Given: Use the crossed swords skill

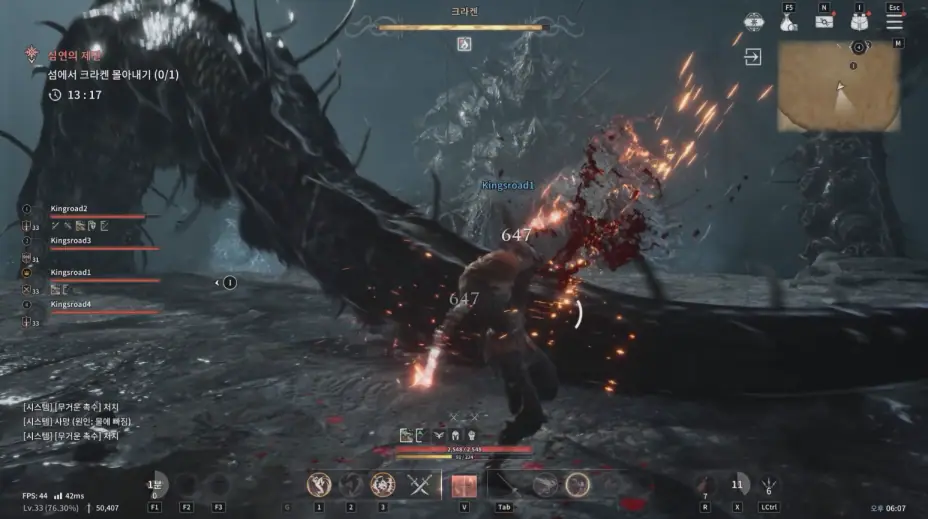Looking at the screenshot, I should click(419, 486).
